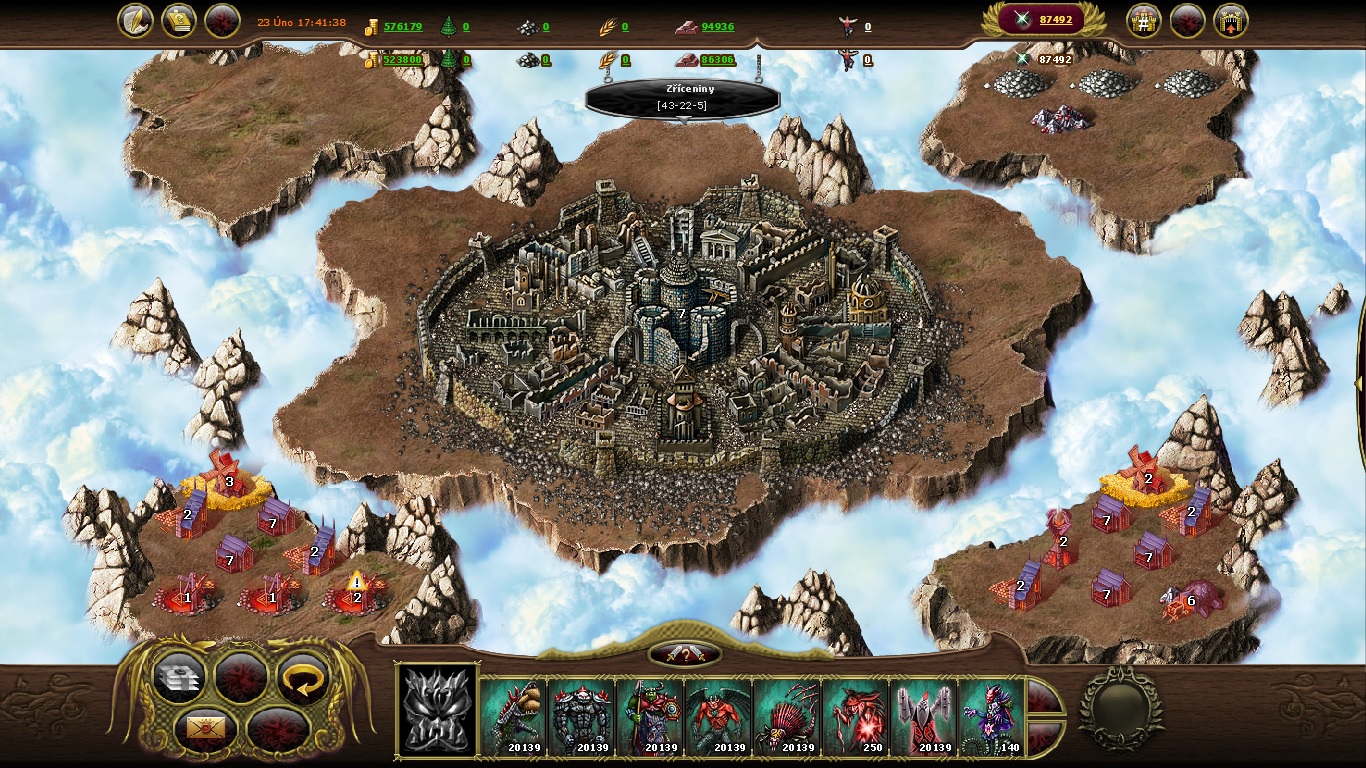Click the gold amount 576179 link
1366x768 pixels.
(403, 27)
